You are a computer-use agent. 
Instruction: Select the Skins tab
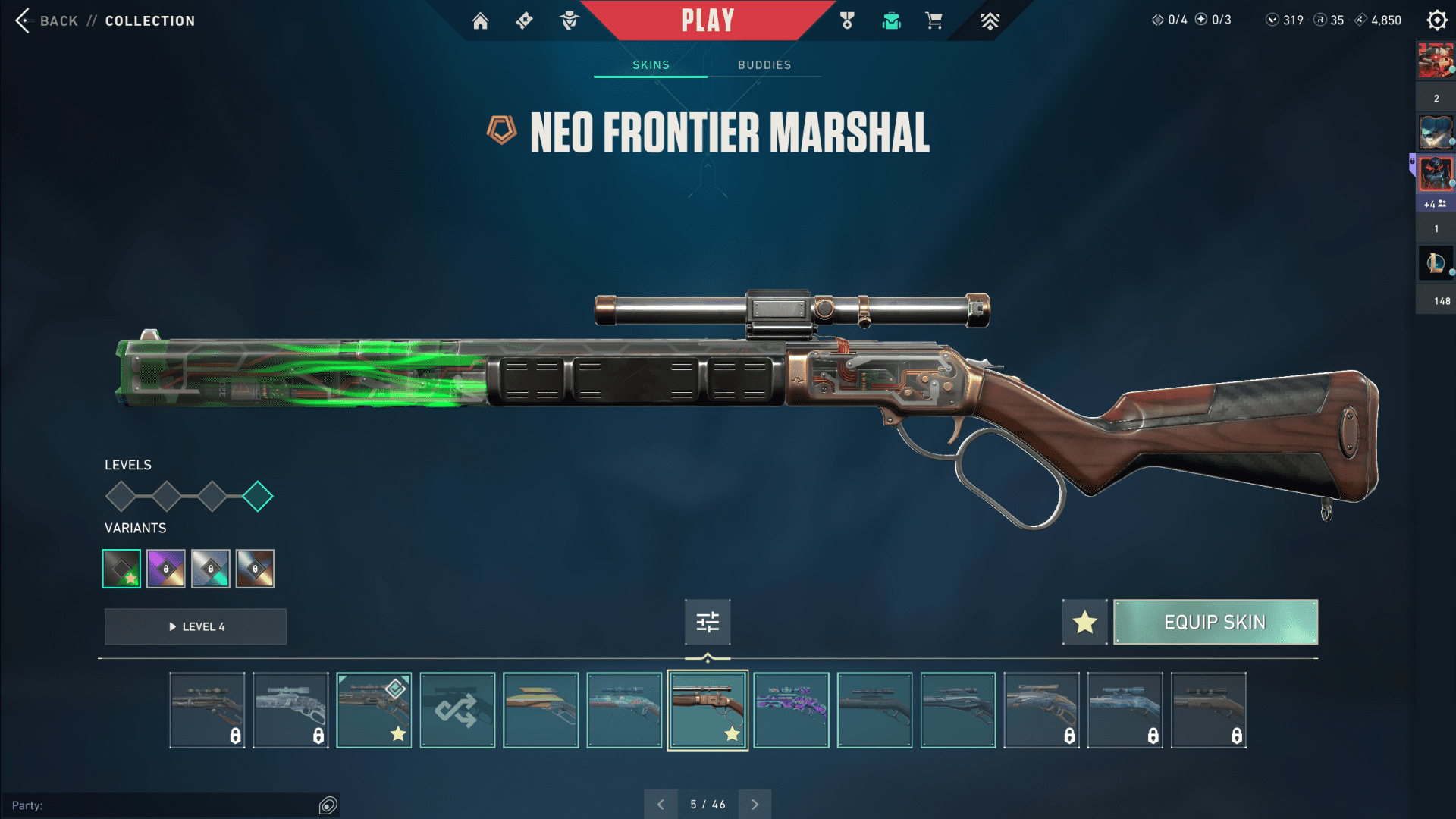pos(651,65)
